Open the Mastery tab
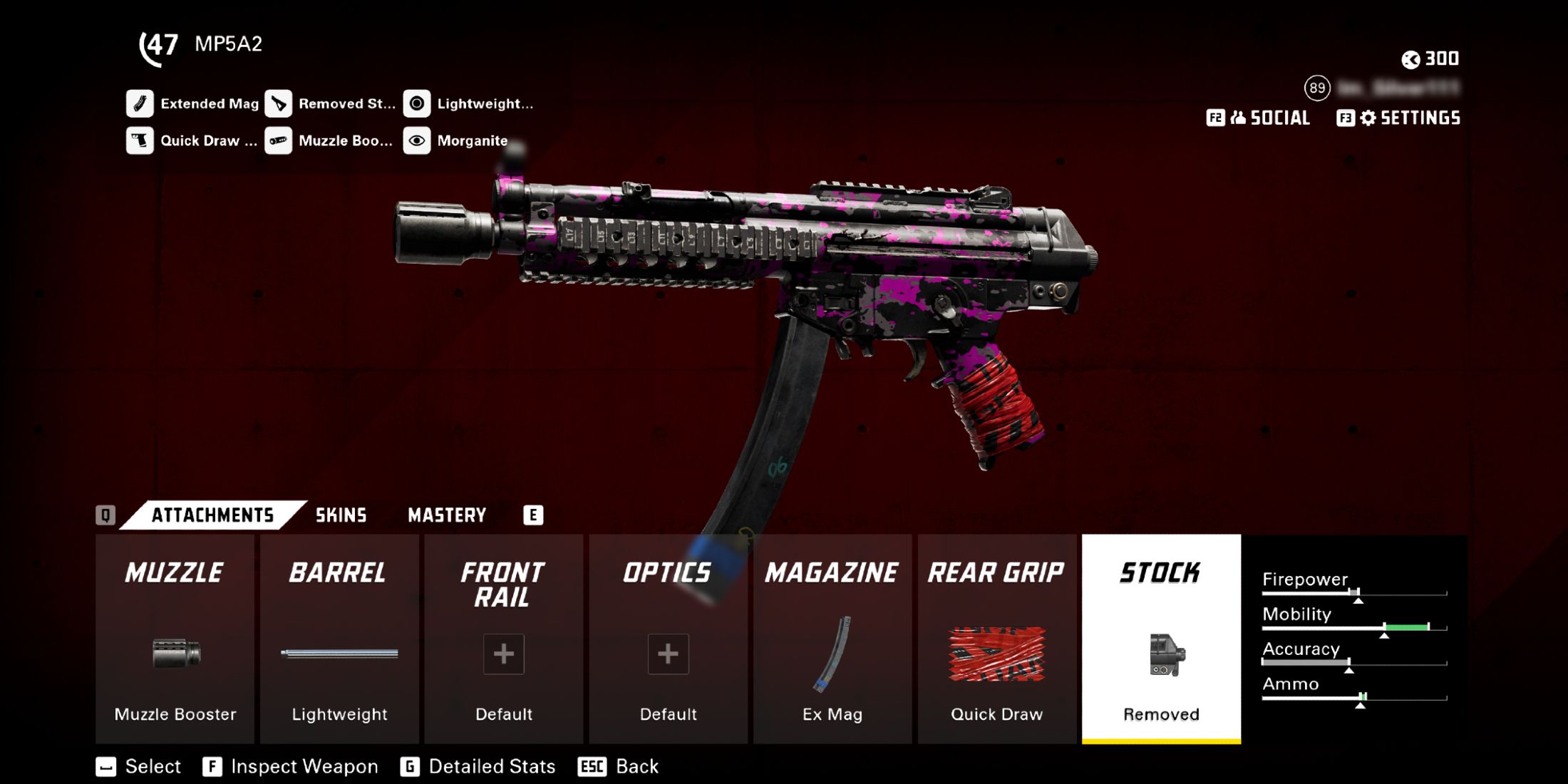 (447, 515)
